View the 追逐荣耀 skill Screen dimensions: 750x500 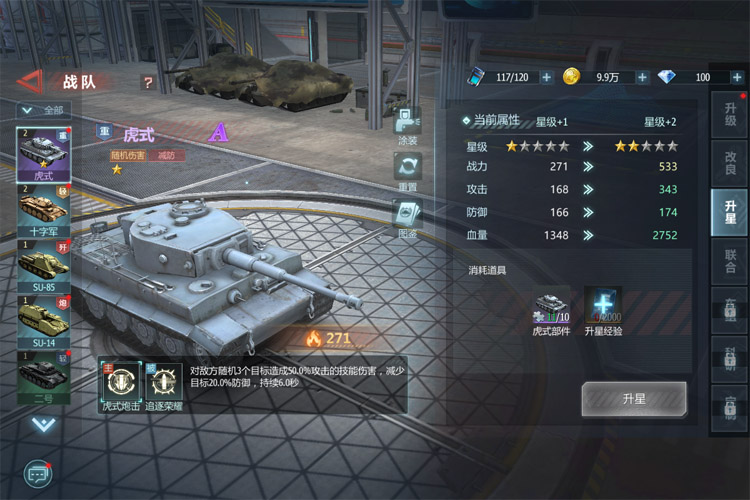[164, 386]
